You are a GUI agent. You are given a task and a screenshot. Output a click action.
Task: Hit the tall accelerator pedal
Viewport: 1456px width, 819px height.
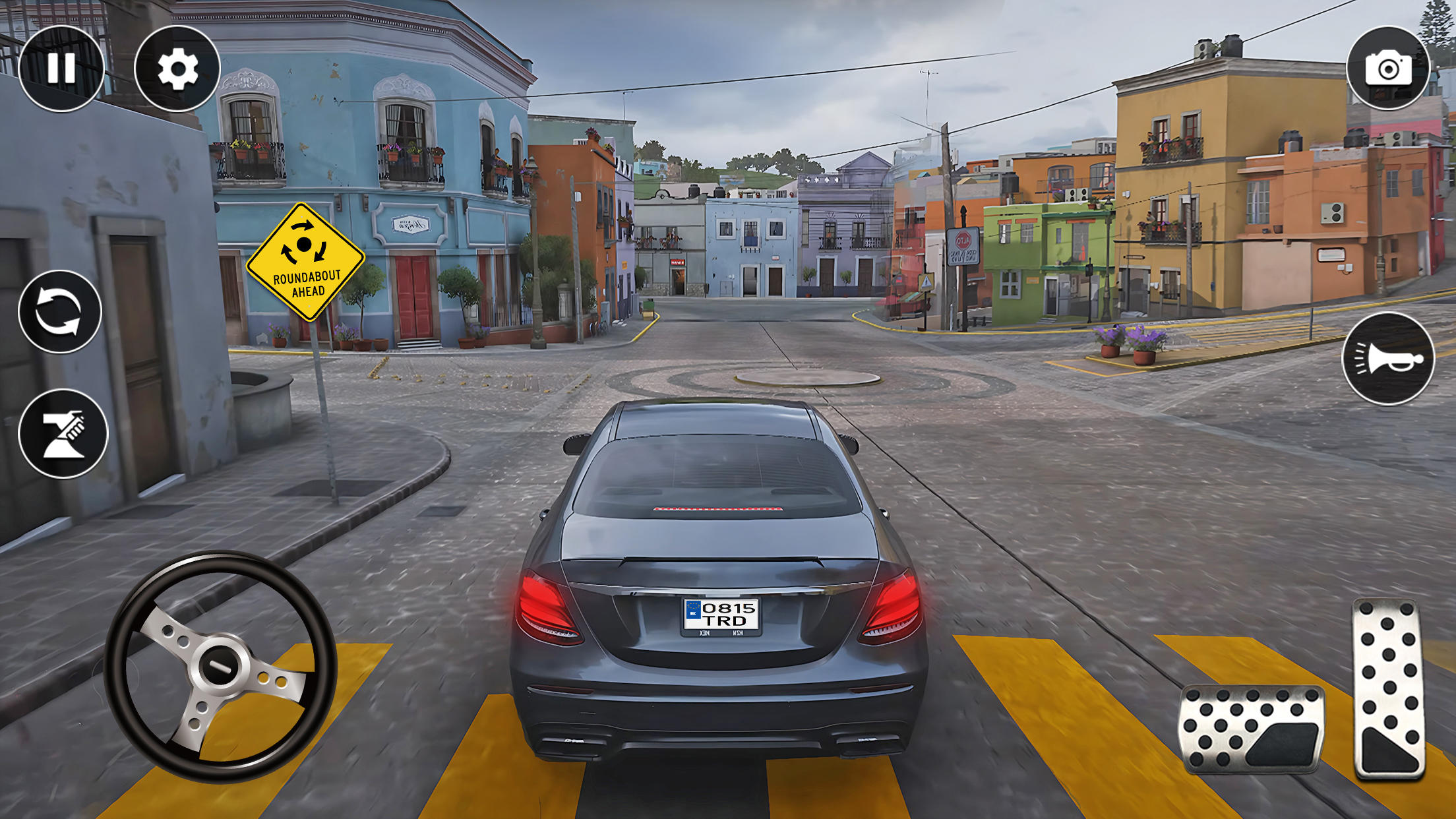click(1389, 688)
